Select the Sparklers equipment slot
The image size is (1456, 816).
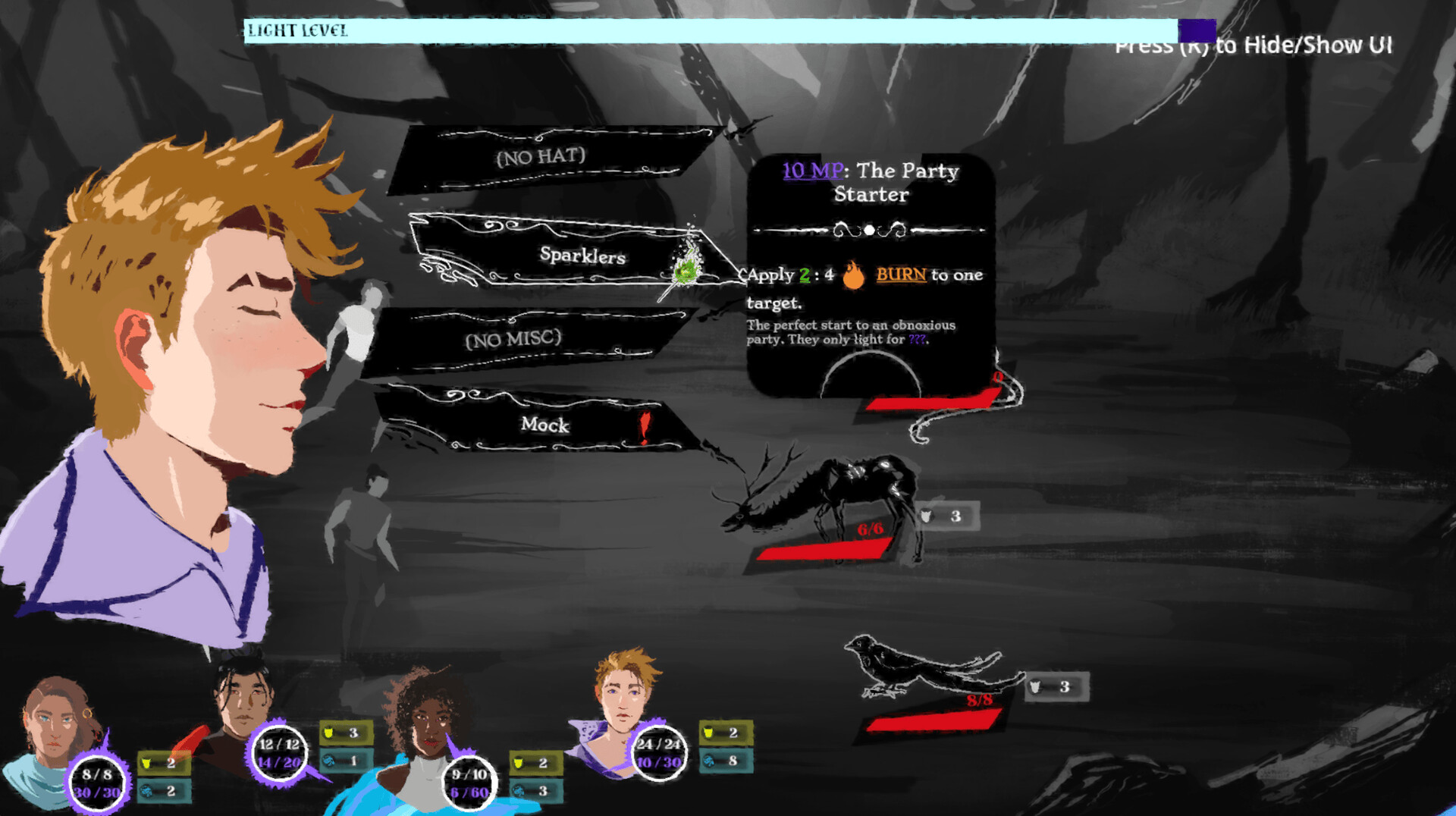click(584, 256)
